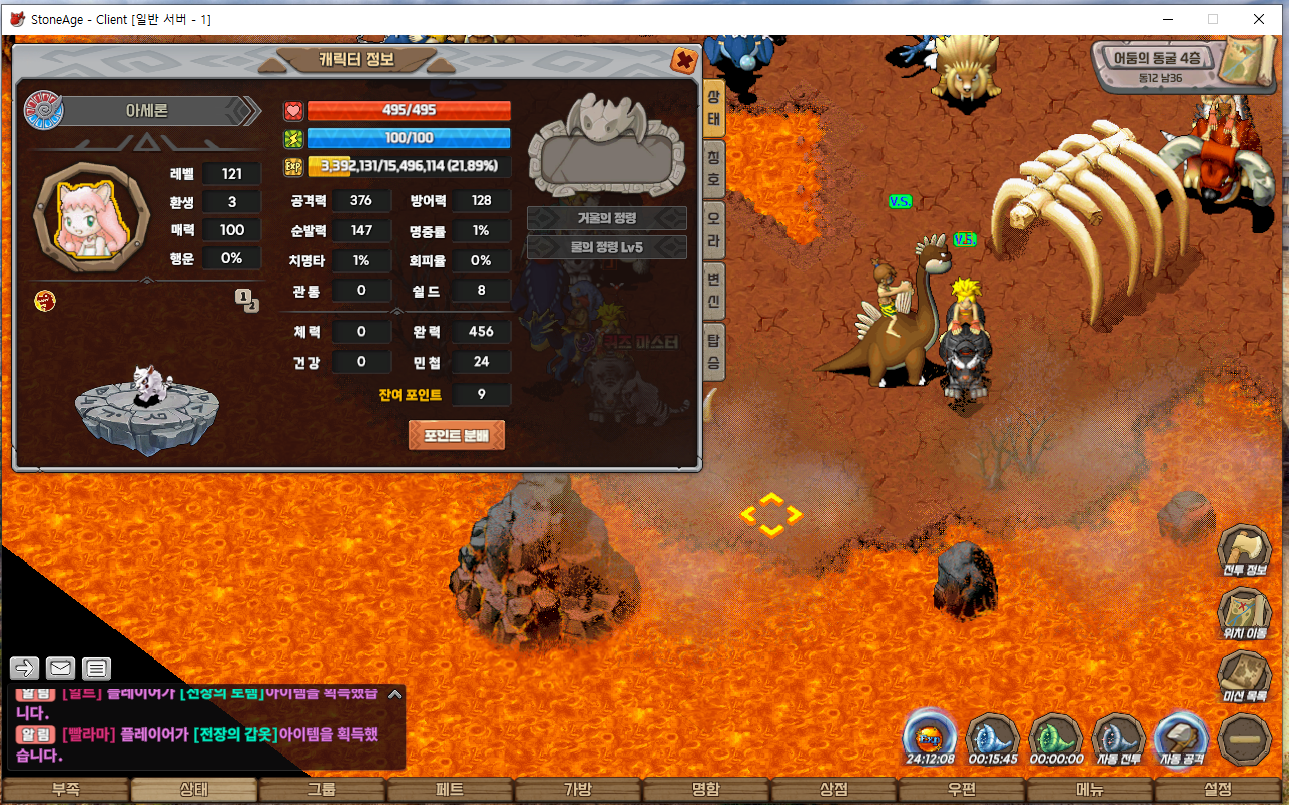This screenshot has width=1289, height=805.
Task: Open 가방 from the bottom menu
Action: point(578,790)
